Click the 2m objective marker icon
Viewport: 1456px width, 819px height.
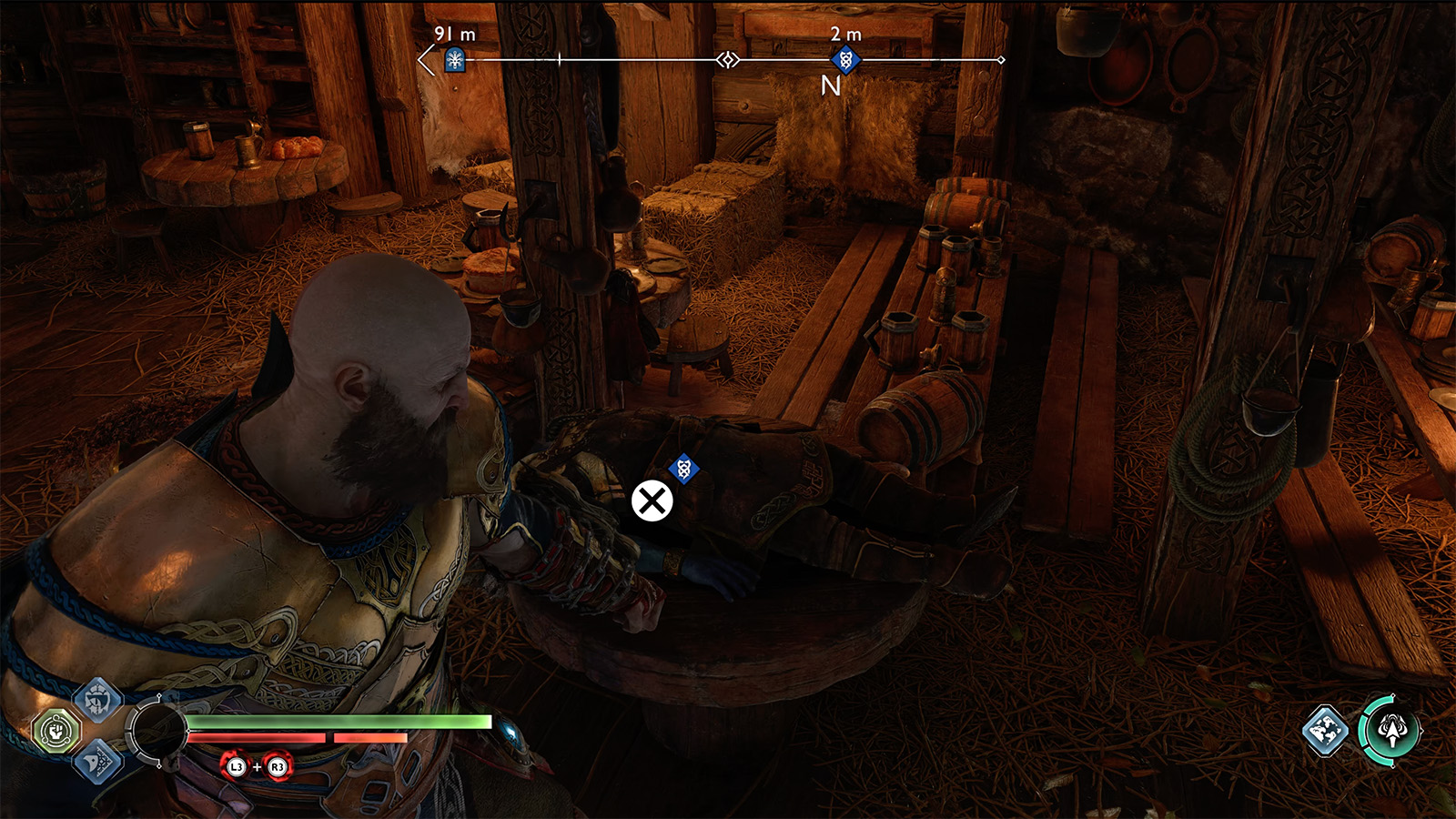click(844, 59)
